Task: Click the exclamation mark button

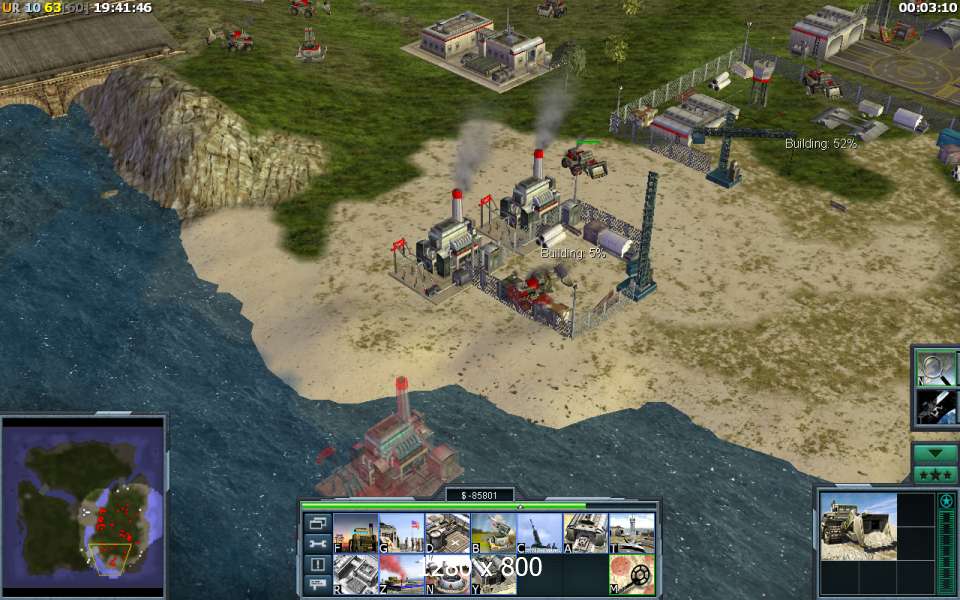Action: 318,564
